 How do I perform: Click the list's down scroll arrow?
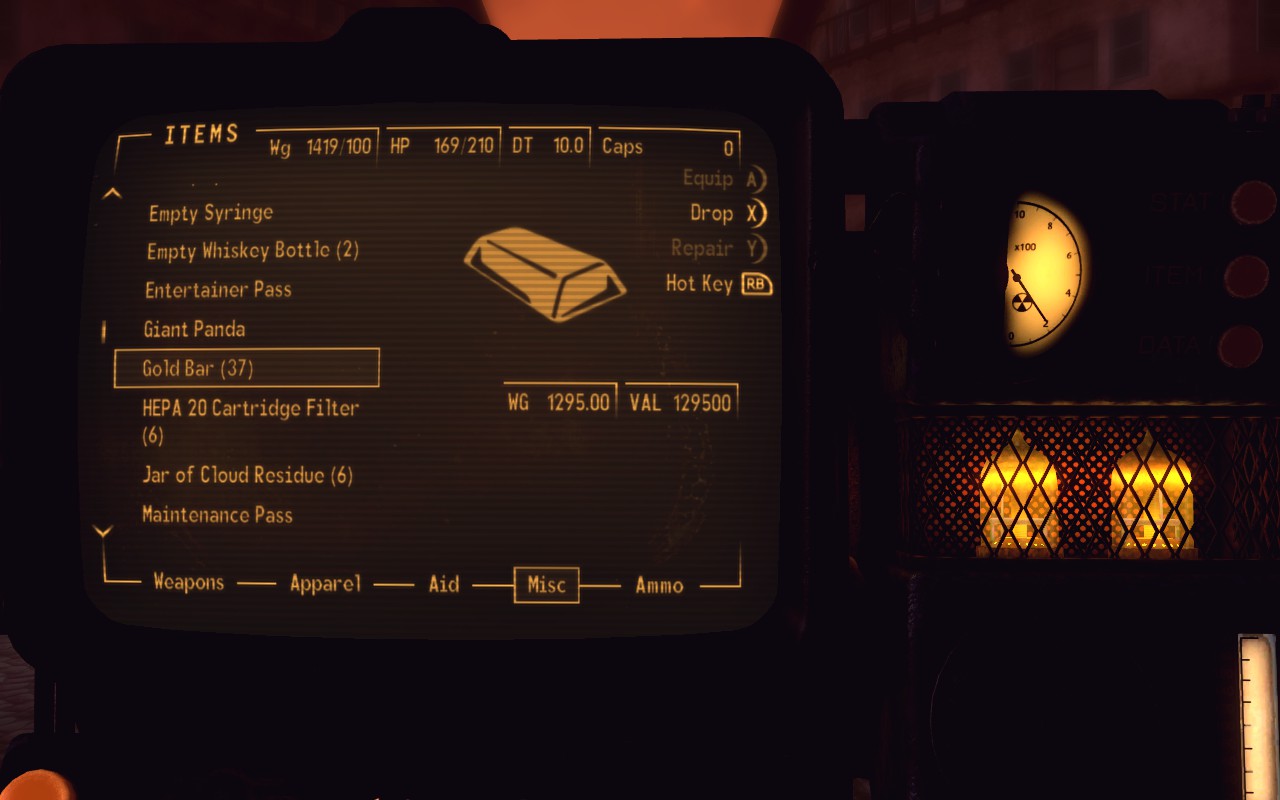tap(103, 531)
